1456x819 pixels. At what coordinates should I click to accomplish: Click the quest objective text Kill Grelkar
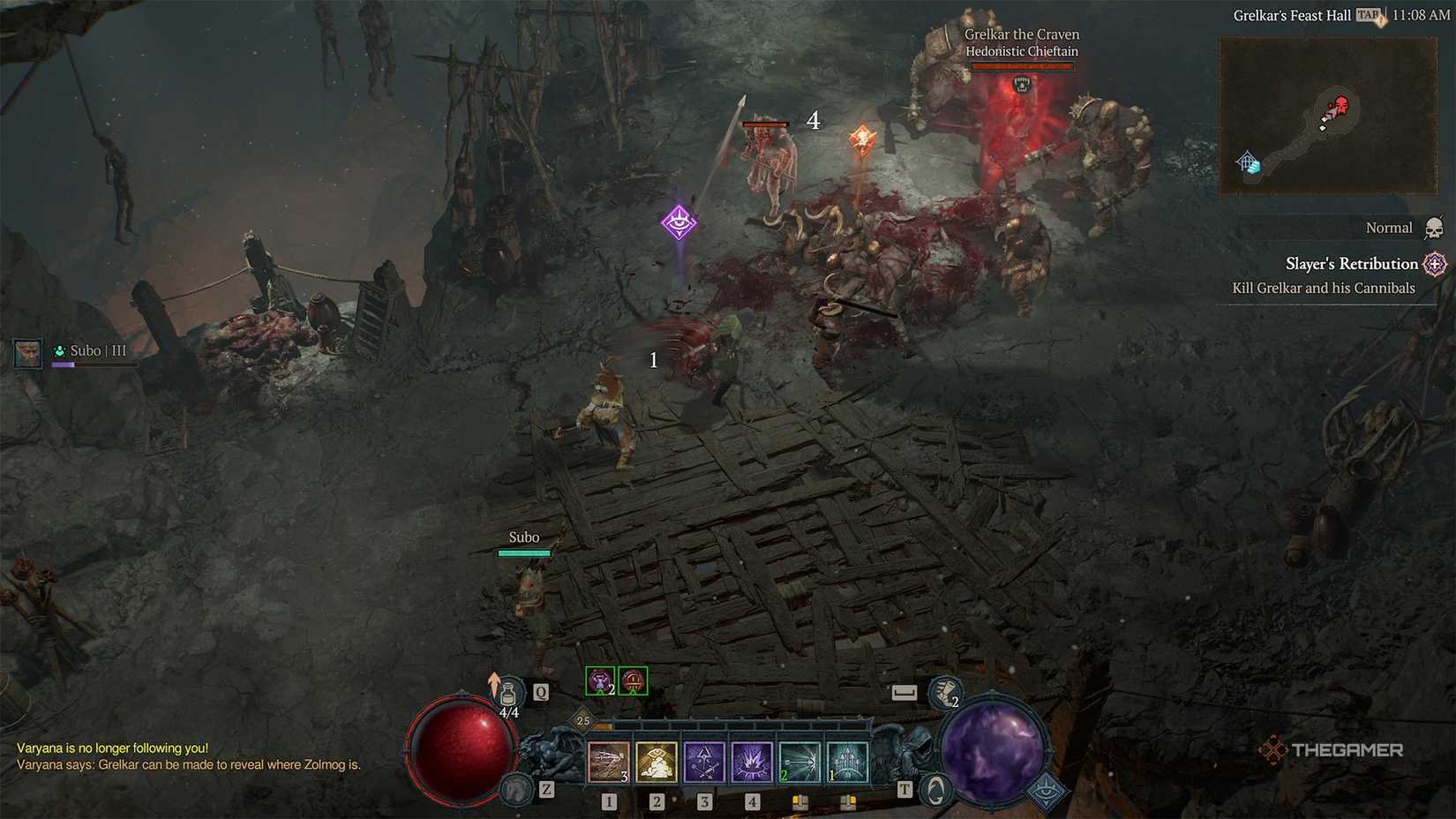1324,288
